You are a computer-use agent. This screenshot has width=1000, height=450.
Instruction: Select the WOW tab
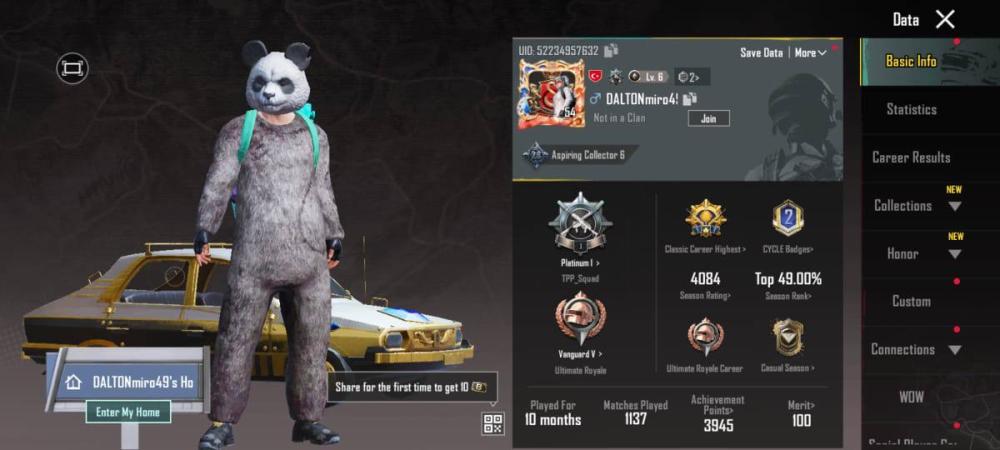911,397
